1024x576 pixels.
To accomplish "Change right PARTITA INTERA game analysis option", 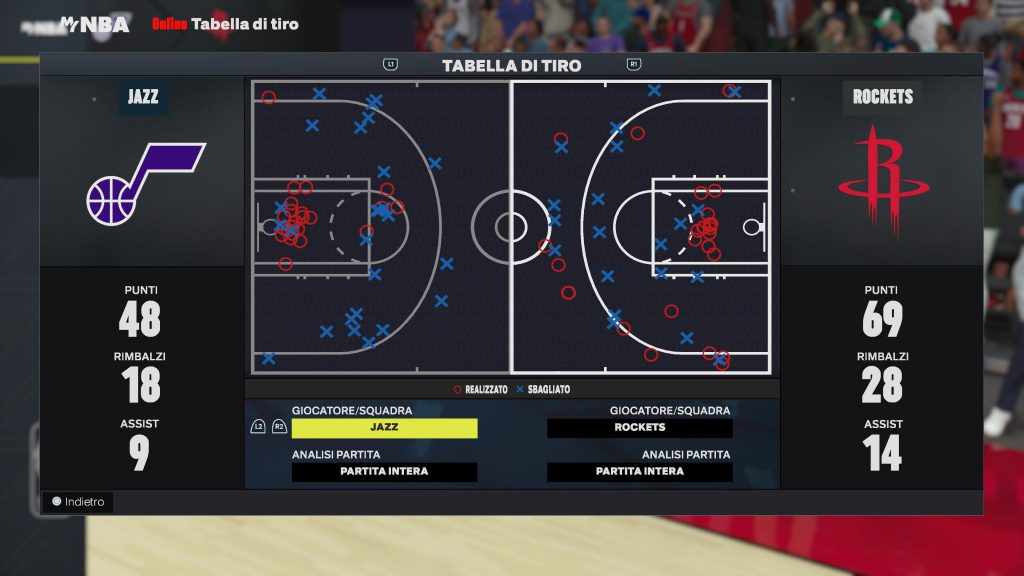I will click(x=640, y=472).
